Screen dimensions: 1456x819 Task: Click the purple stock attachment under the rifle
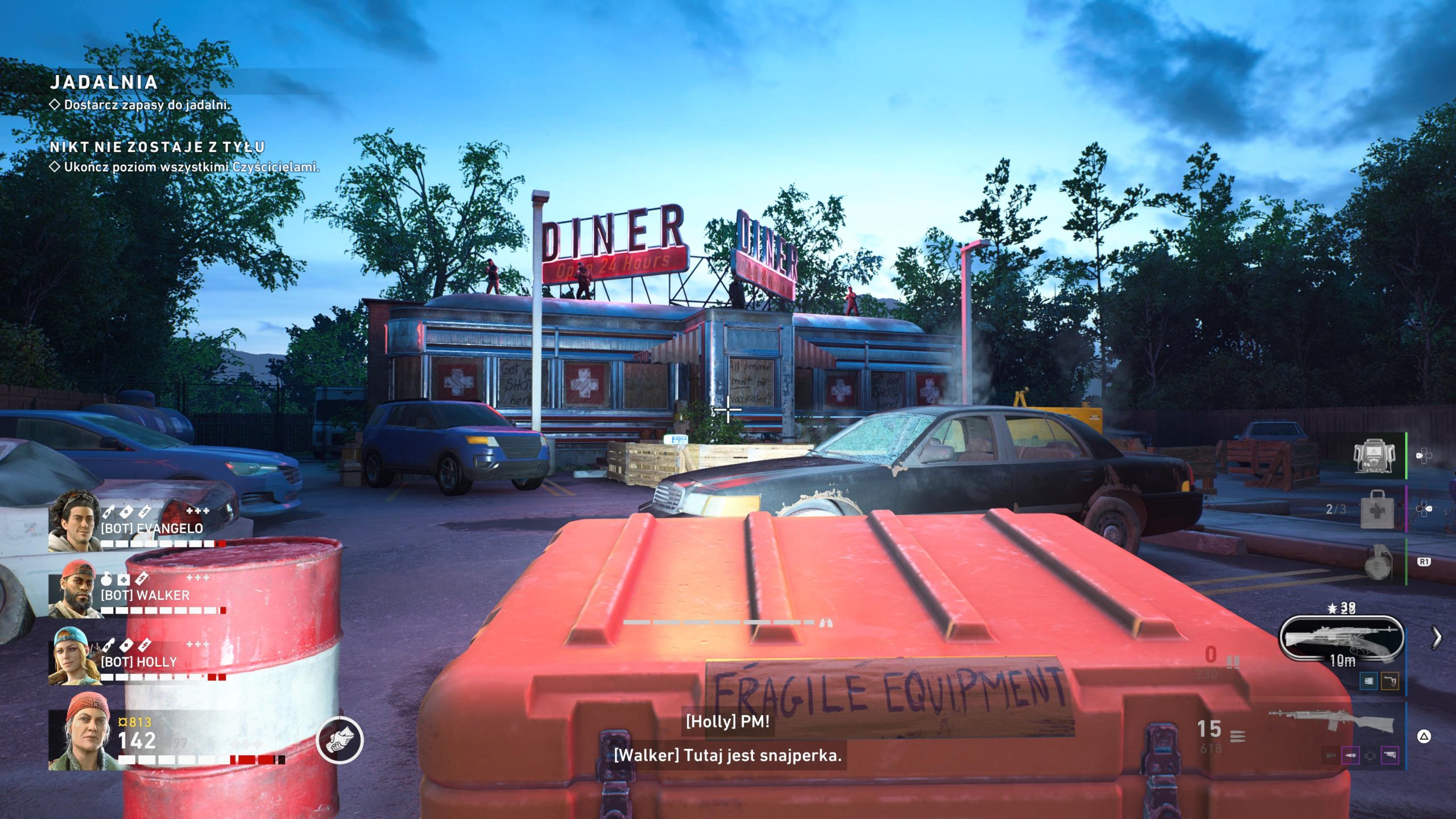click(1389, 756)
